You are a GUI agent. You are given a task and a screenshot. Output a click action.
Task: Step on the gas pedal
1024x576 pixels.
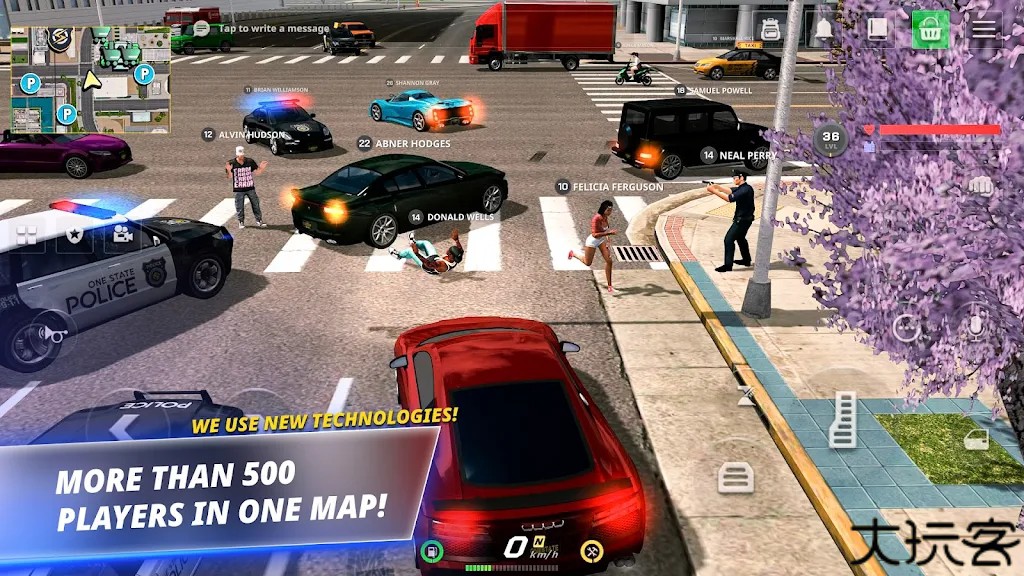click(x=844, y=419)
